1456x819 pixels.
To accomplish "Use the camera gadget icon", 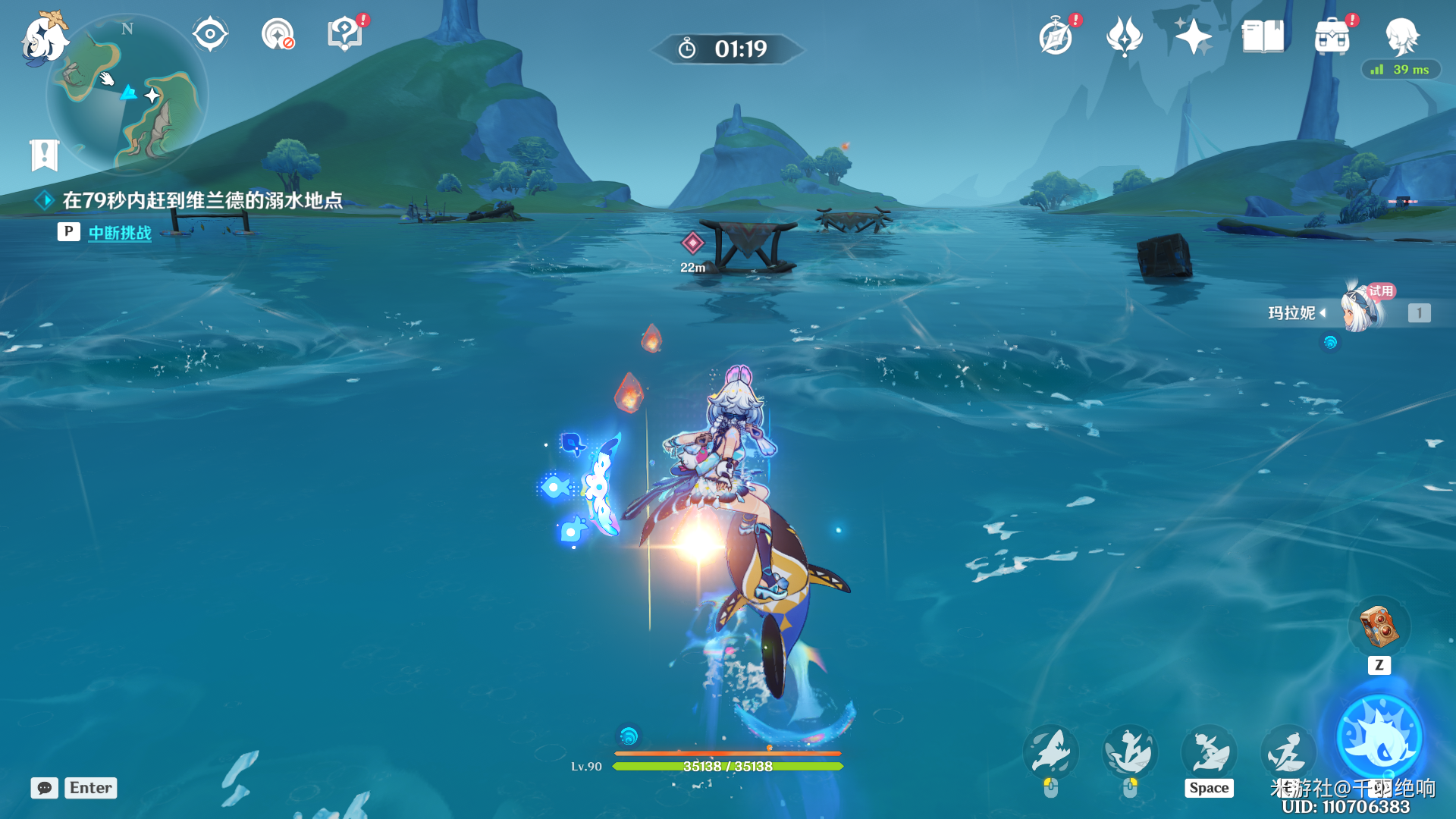I will 1379,626.
